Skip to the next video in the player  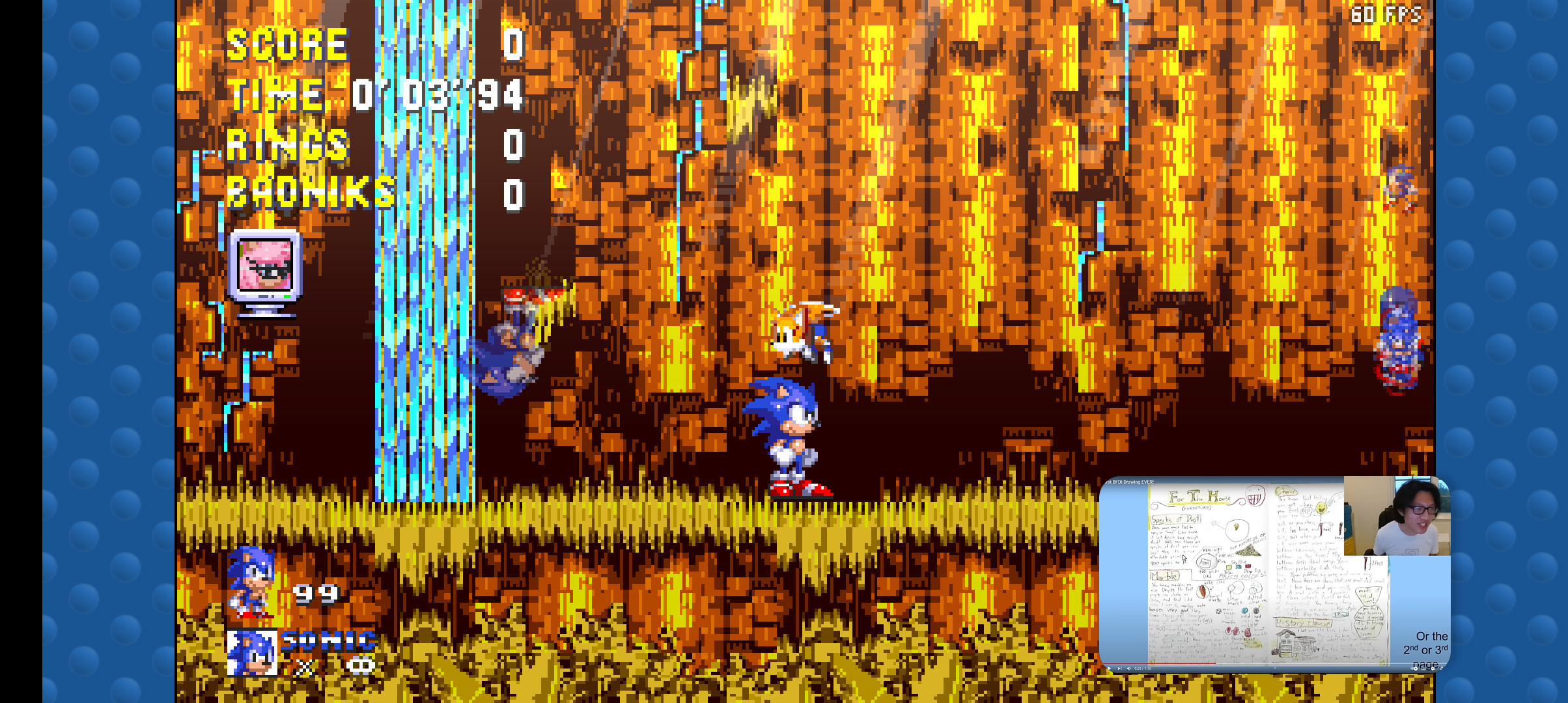1120,668
